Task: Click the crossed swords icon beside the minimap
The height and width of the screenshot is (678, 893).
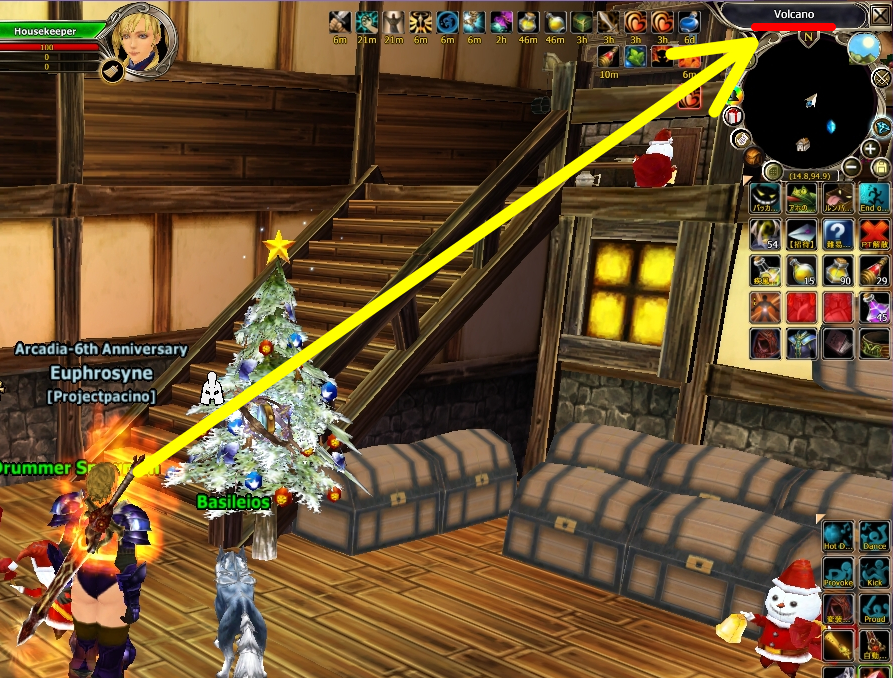Action: click(x=880, y=76)
